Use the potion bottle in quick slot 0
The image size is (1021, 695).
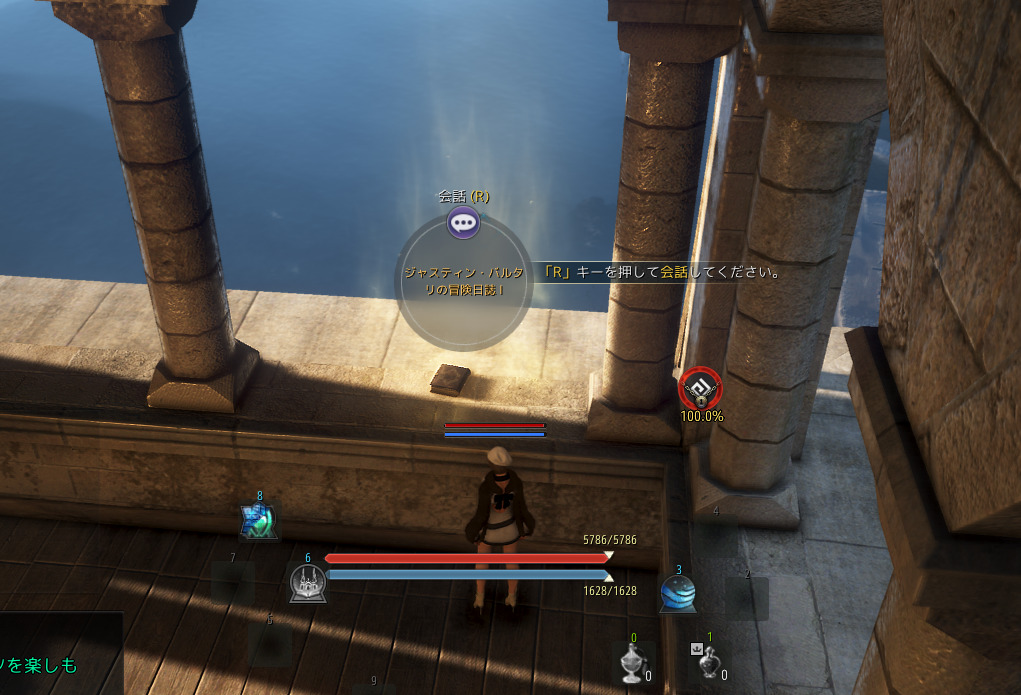632,663
